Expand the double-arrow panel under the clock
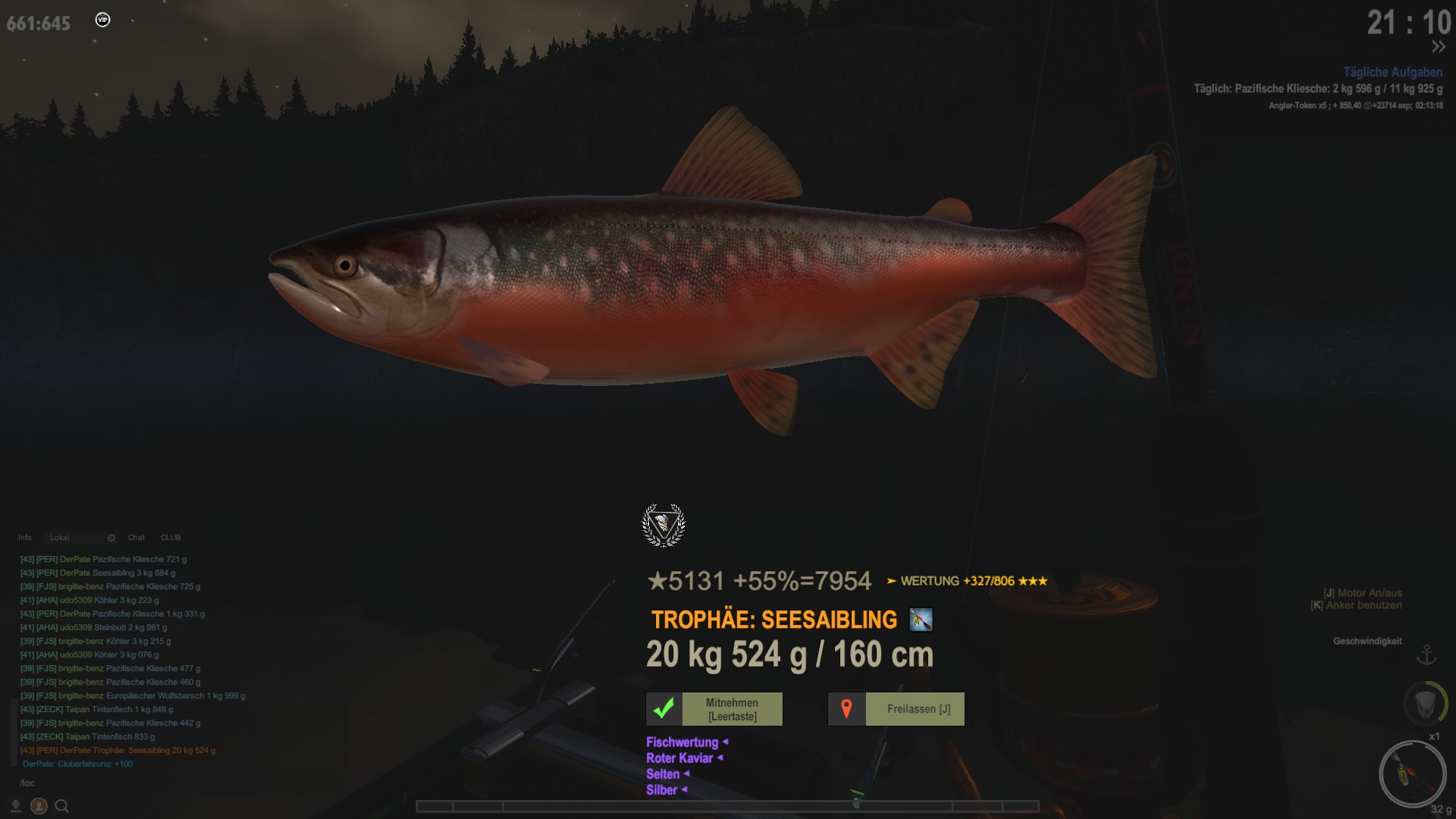 pos(1438,47)
